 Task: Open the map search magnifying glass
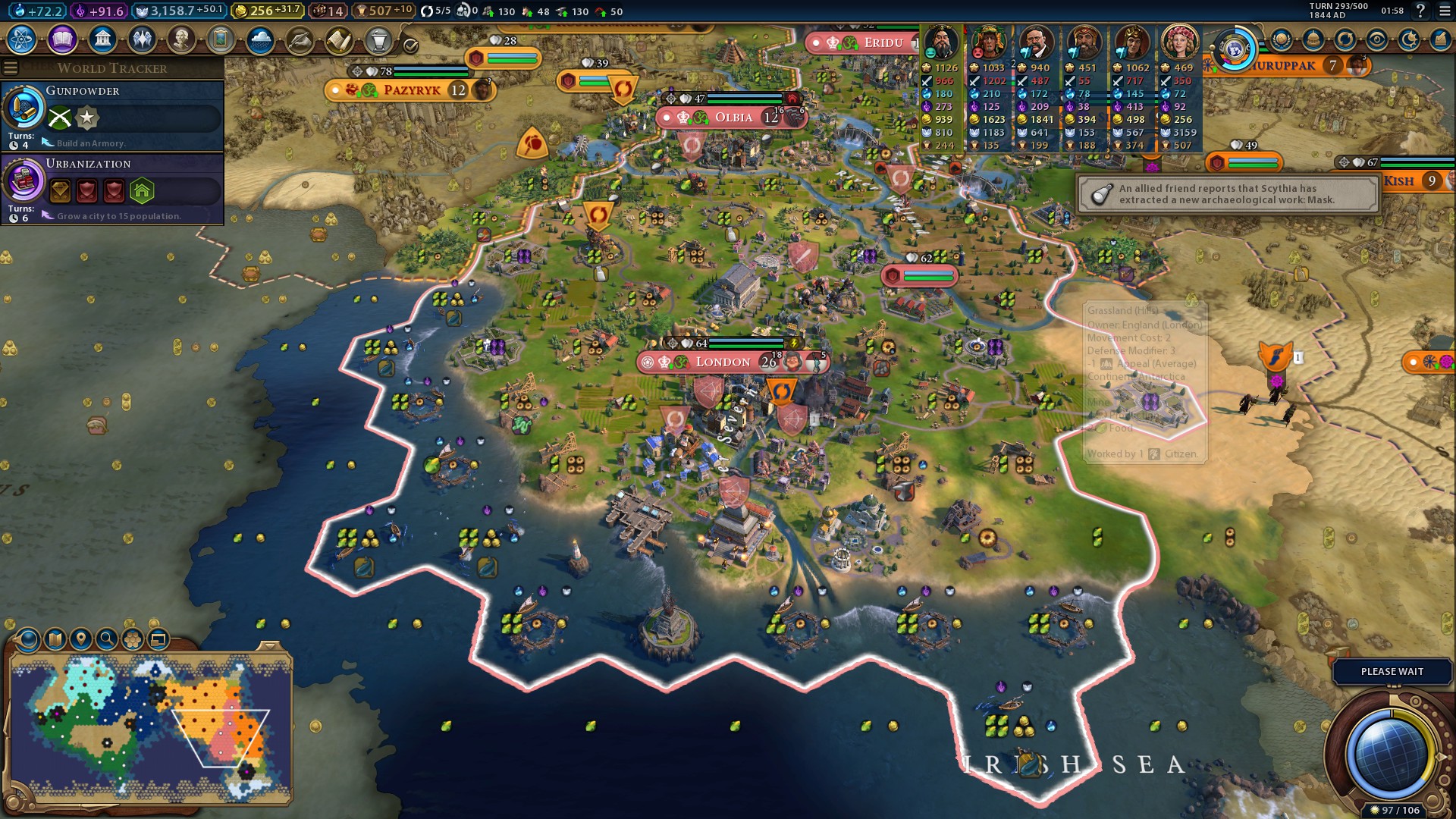click(107, 639)
